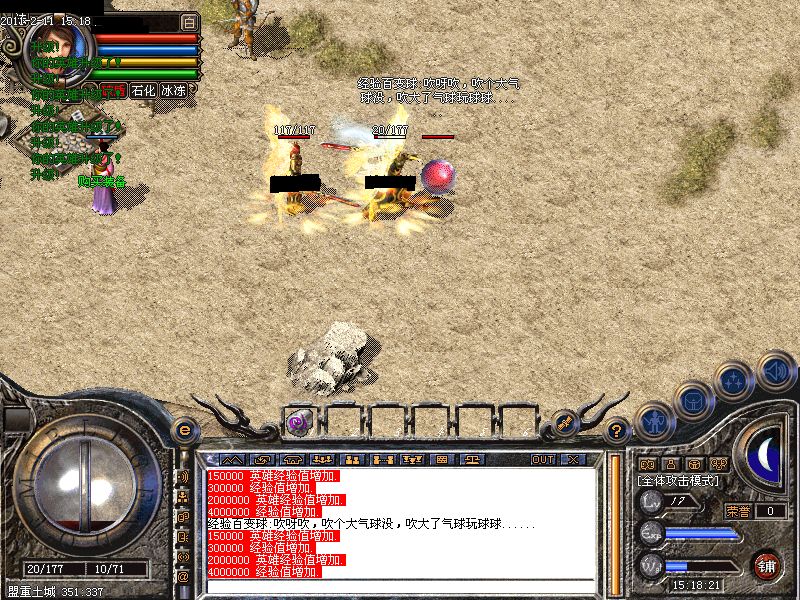Select the purple item in the belt slot
The width and height of the screenshot is (800, 600).
click(297, 422)
